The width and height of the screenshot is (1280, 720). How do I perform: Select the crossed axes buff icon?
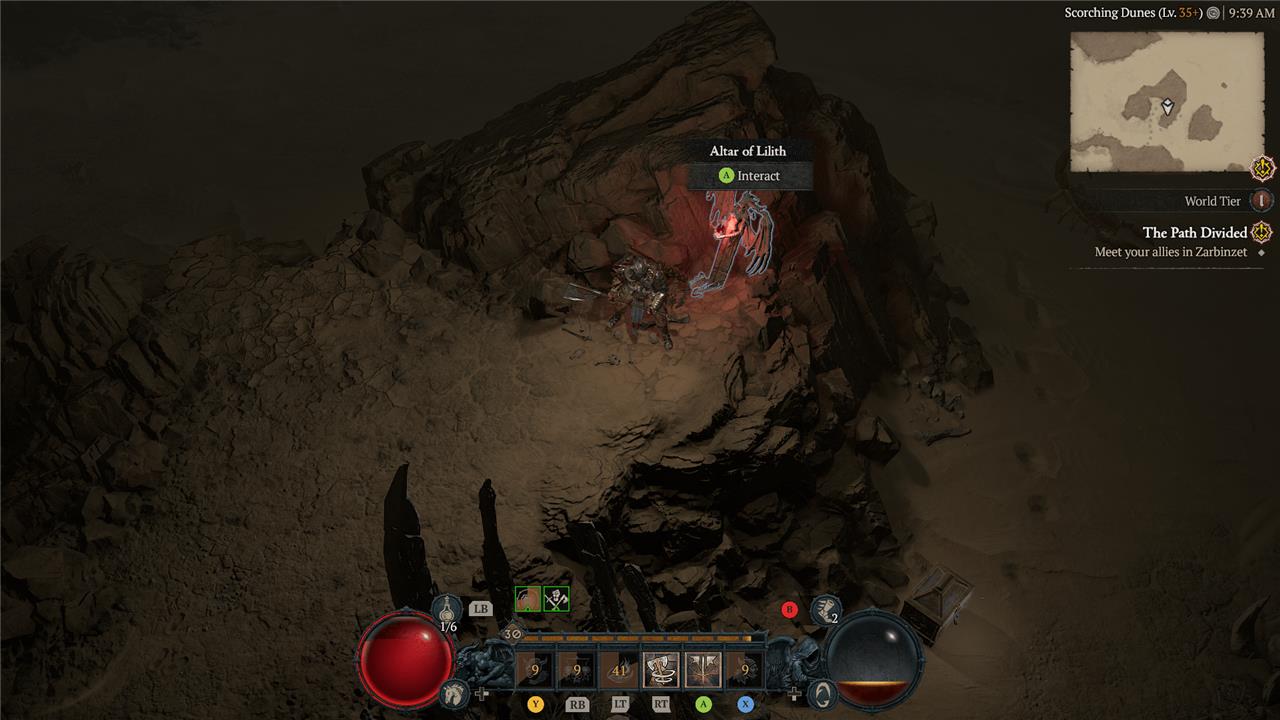point(556,599)
